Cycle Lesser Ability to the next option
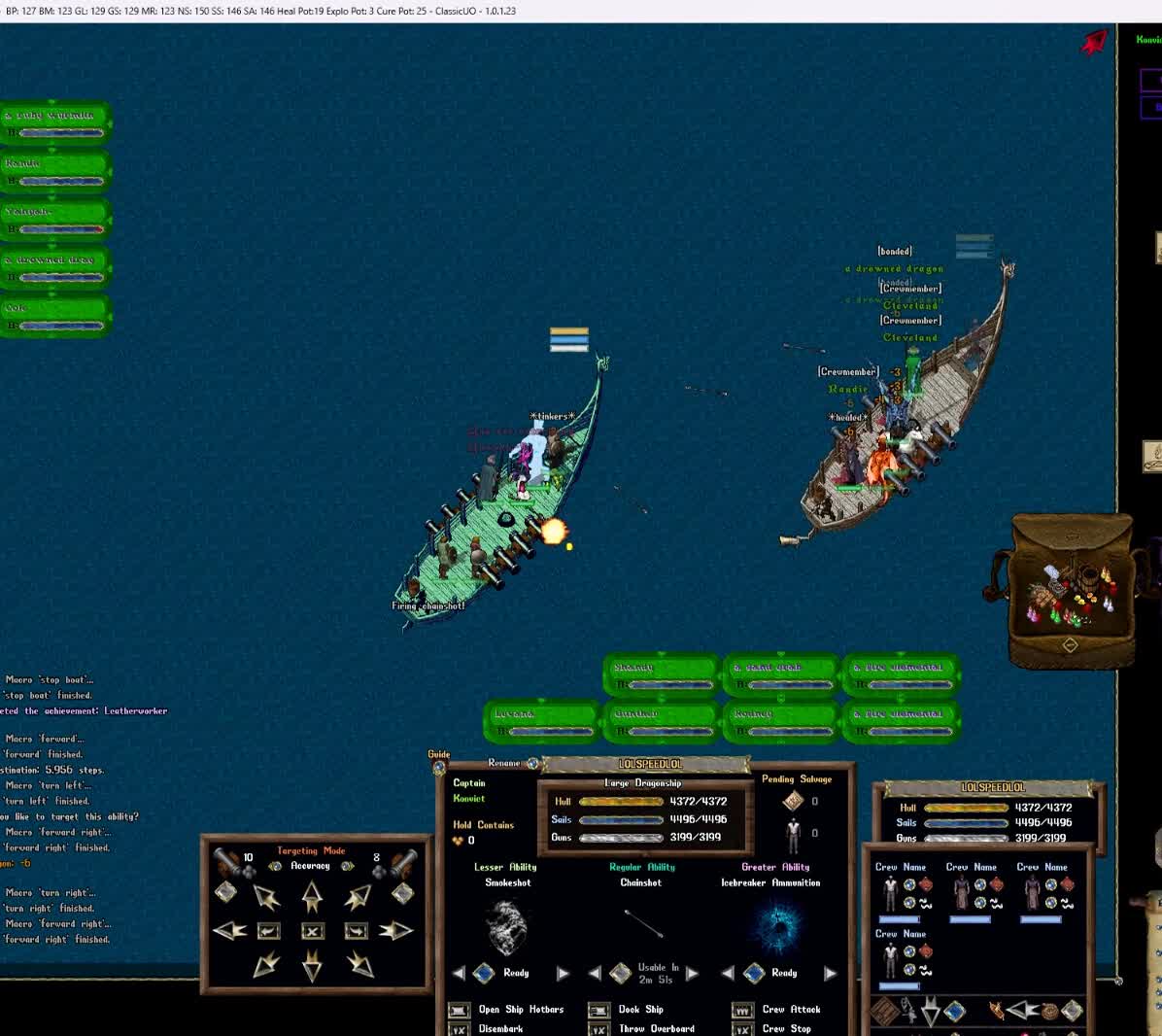 (563, 973)
